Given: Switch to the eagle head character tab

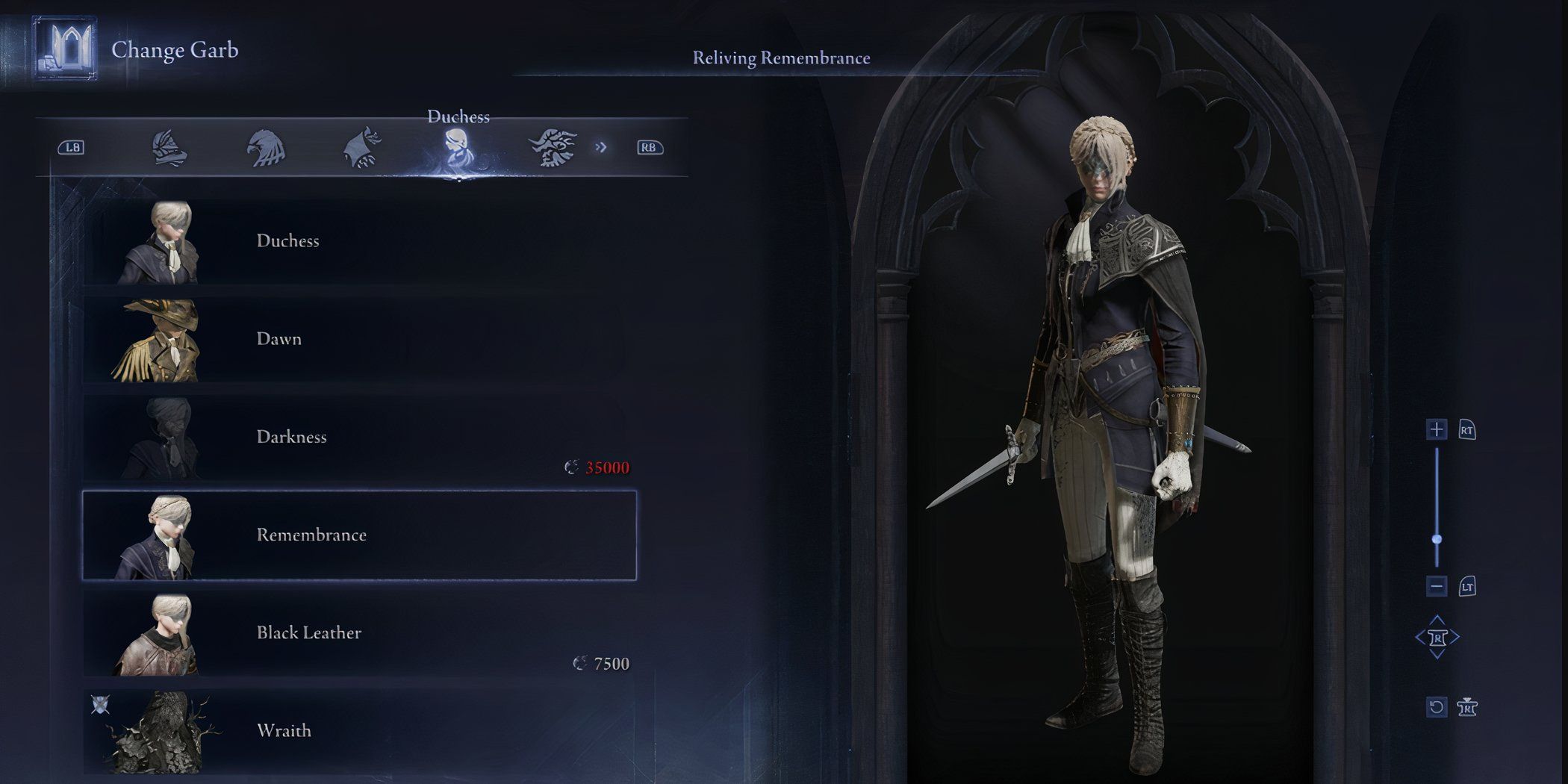Looking at the screenshot, I should pos(265,148).
